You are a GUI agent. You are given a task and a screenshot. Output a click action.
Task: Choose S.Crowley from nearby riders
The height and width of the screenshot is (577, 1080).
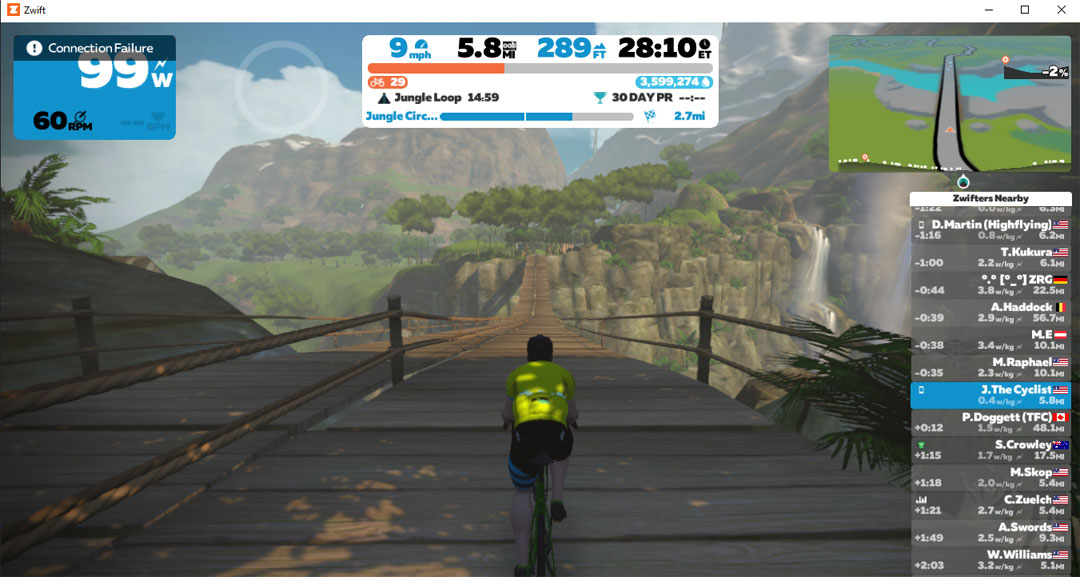point(990,450)
